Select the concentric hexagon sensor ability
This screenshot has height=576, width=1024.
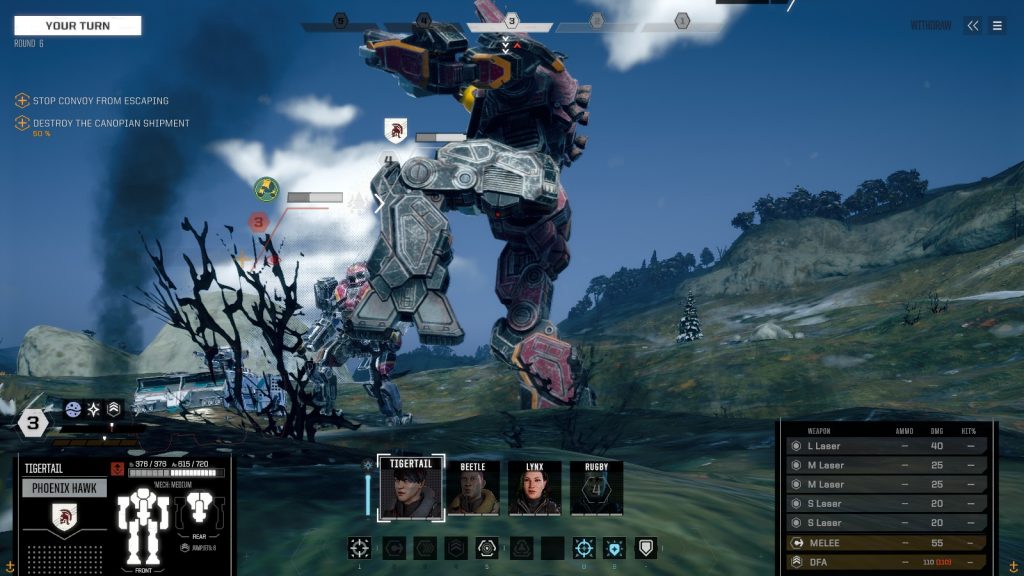[486, 547]
